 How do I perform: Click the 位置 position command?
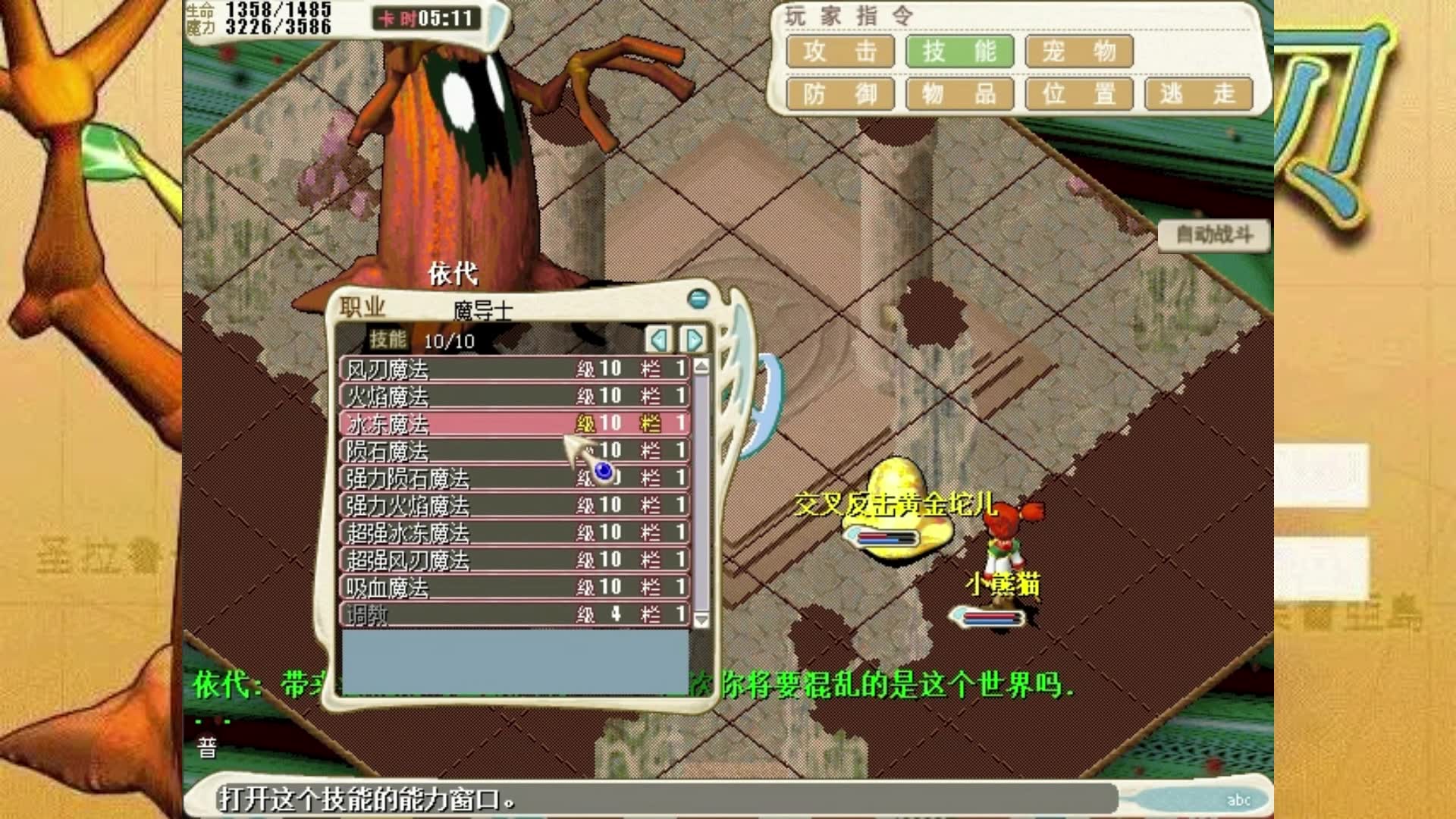click(1079, 95)
